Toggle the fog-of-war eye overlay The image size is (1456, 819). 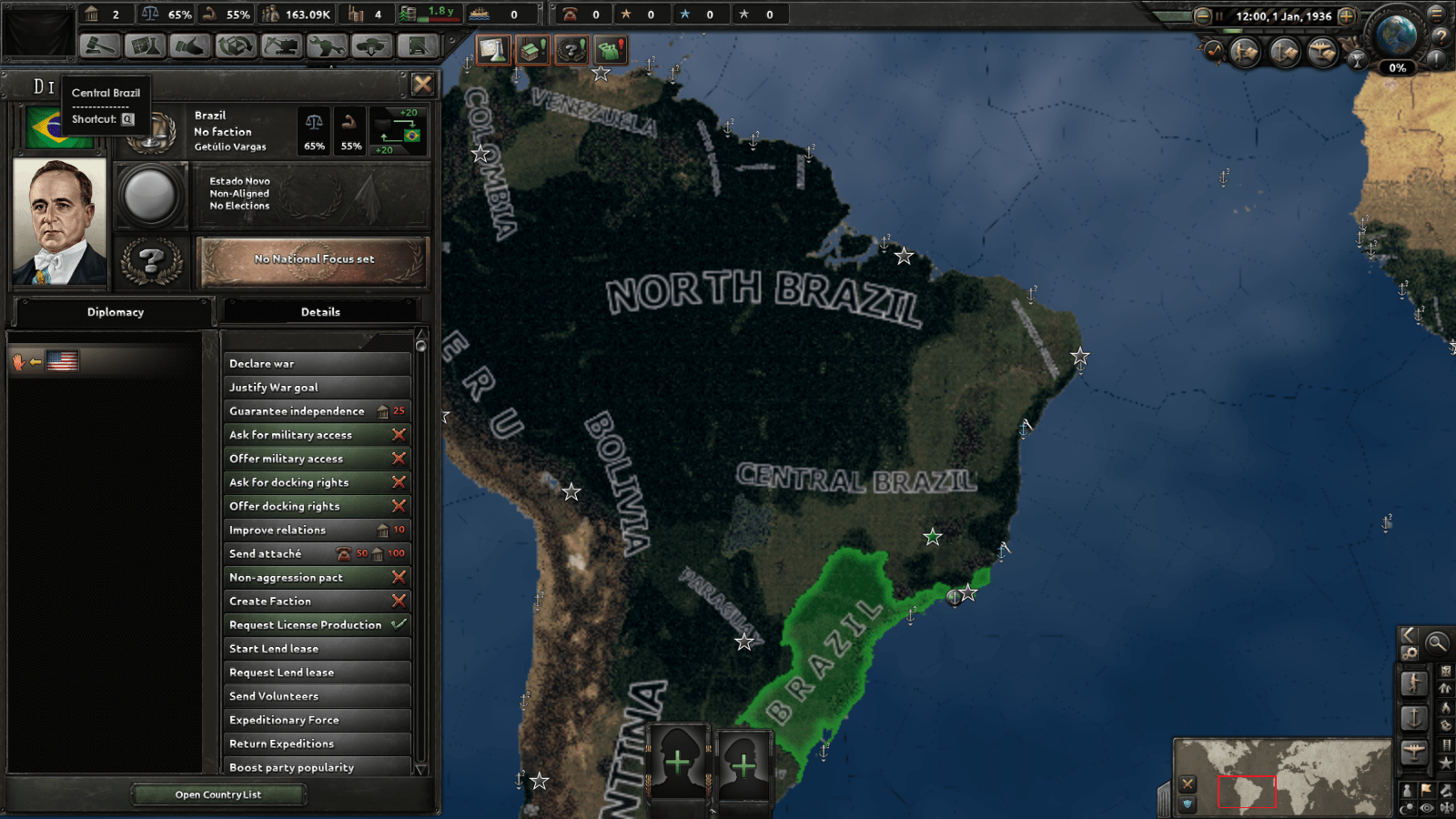pyautogui.click(x=1426, y=807)
